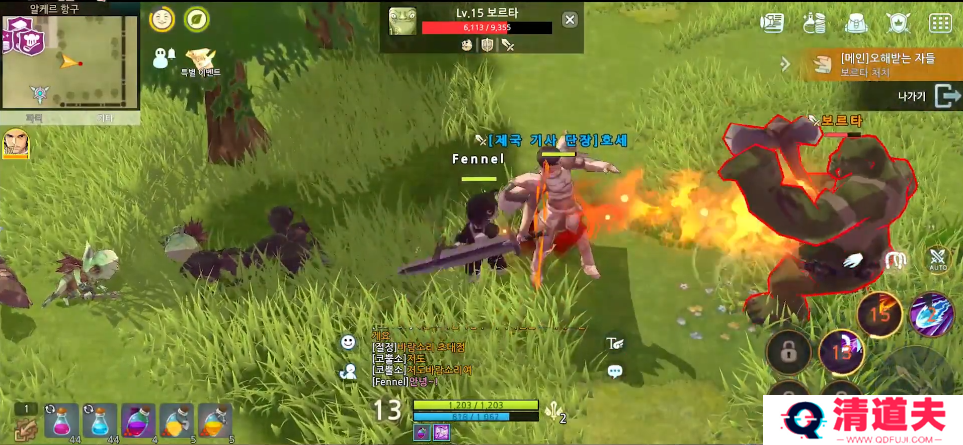The image size is (963, 445).
Task: Open the smiley face status icon
Action: (161, 19)
